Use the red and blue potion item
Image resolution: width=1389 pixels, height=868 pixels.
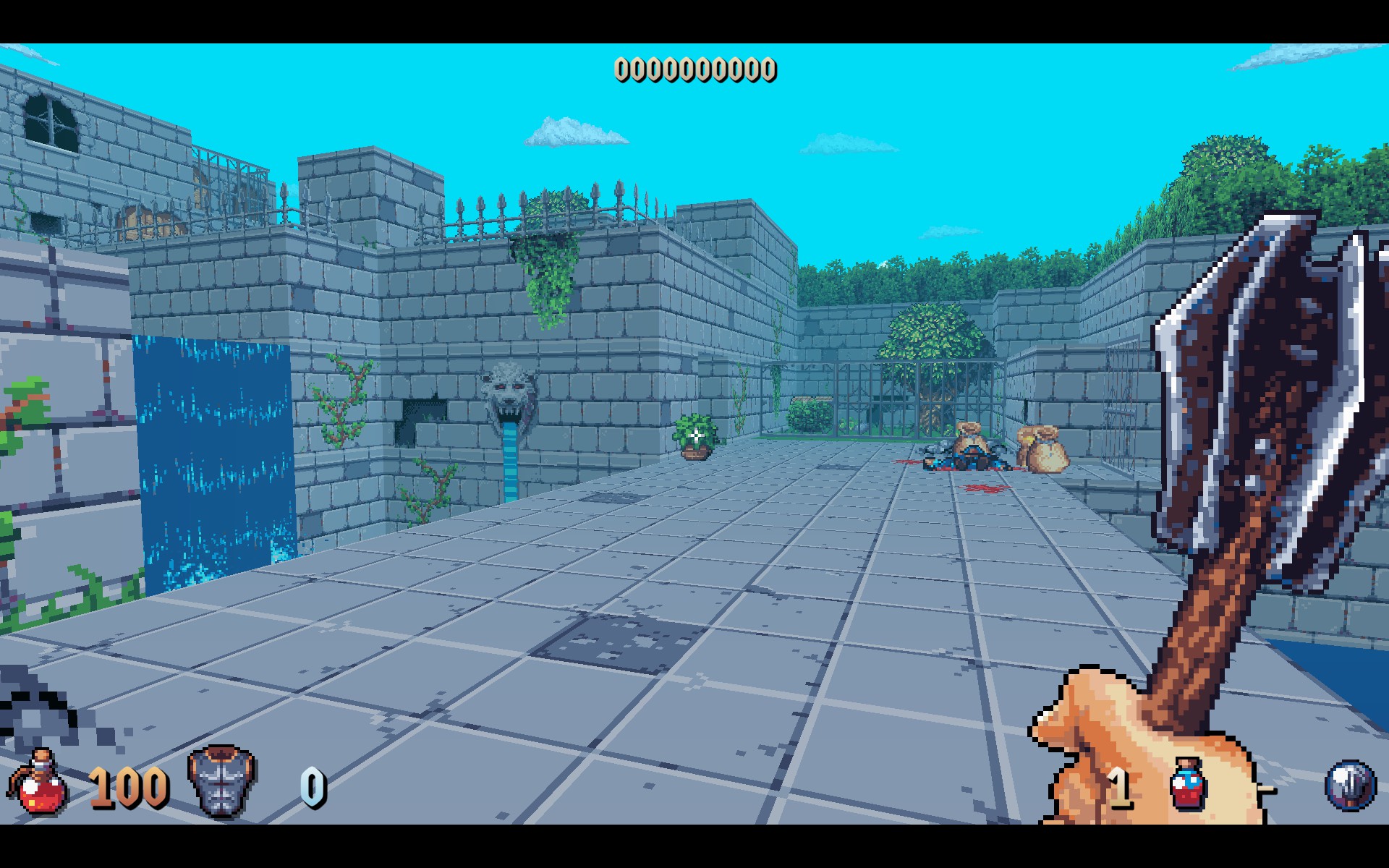1187,784
